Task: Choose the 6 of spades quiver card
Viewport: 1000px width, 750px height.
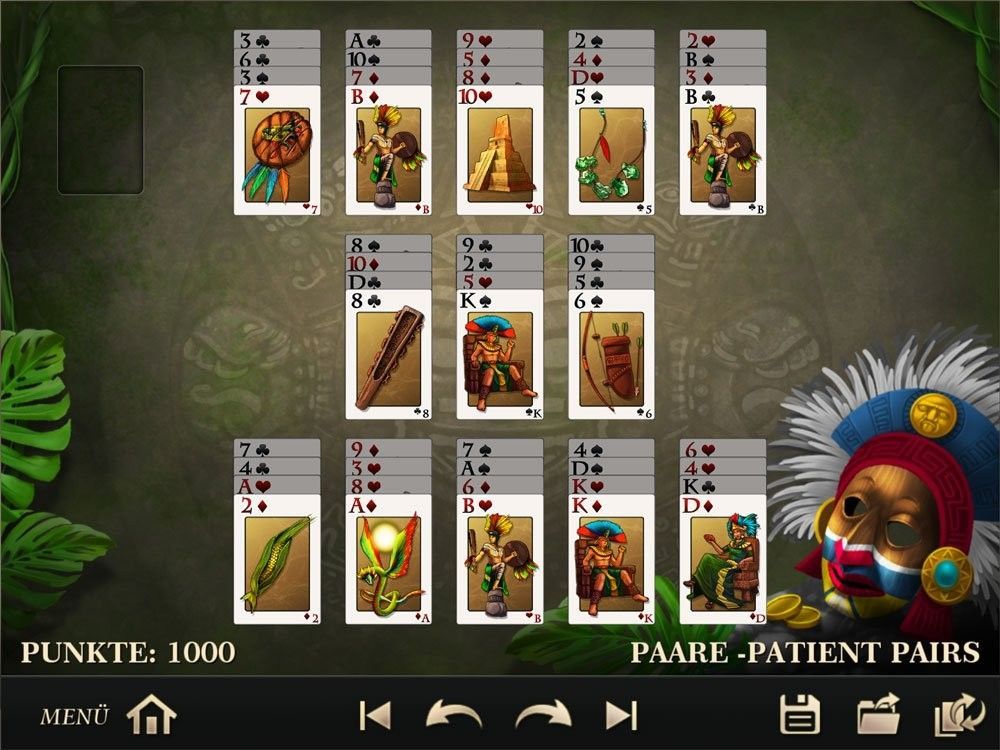Action: 611,355
